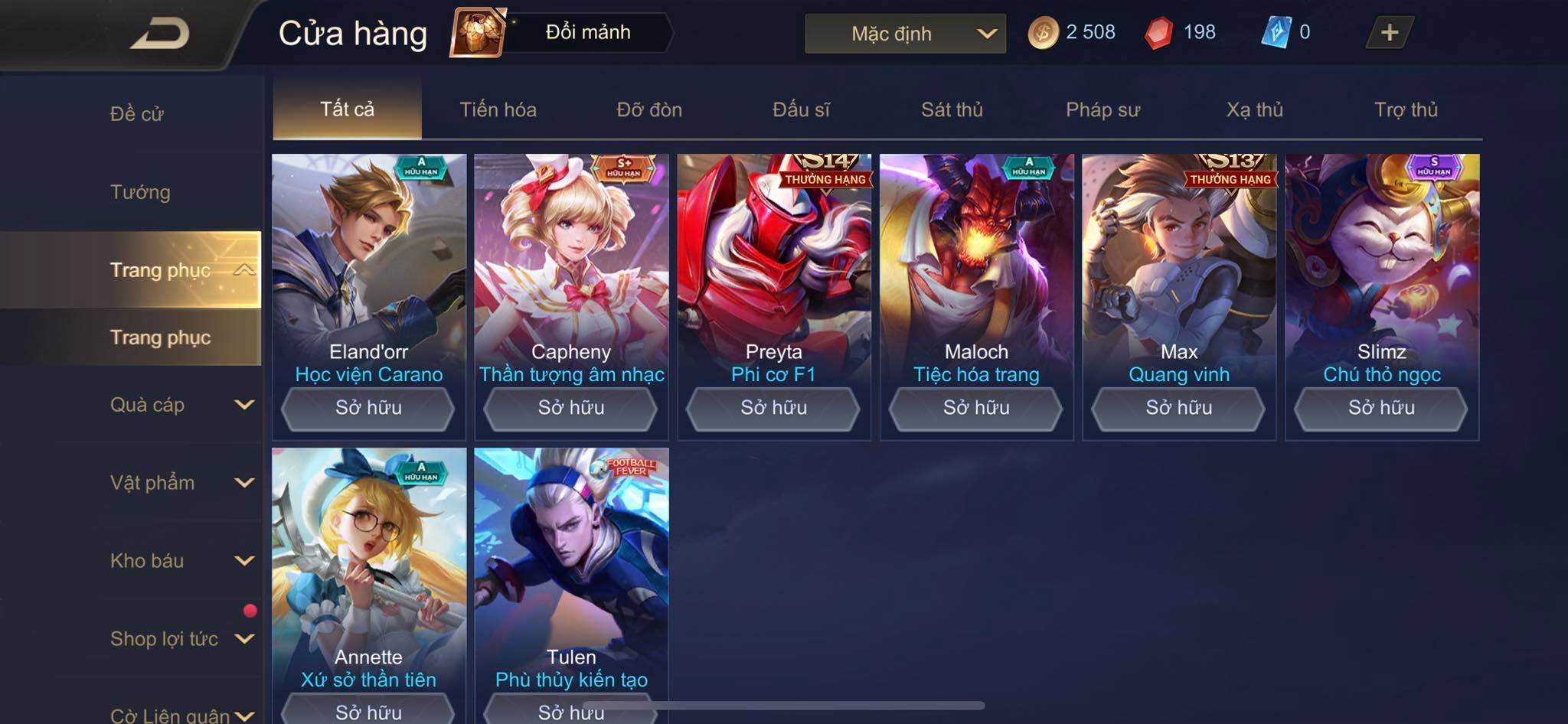
Task: Go to the Tướng shop section
Action: pos(140,192)
